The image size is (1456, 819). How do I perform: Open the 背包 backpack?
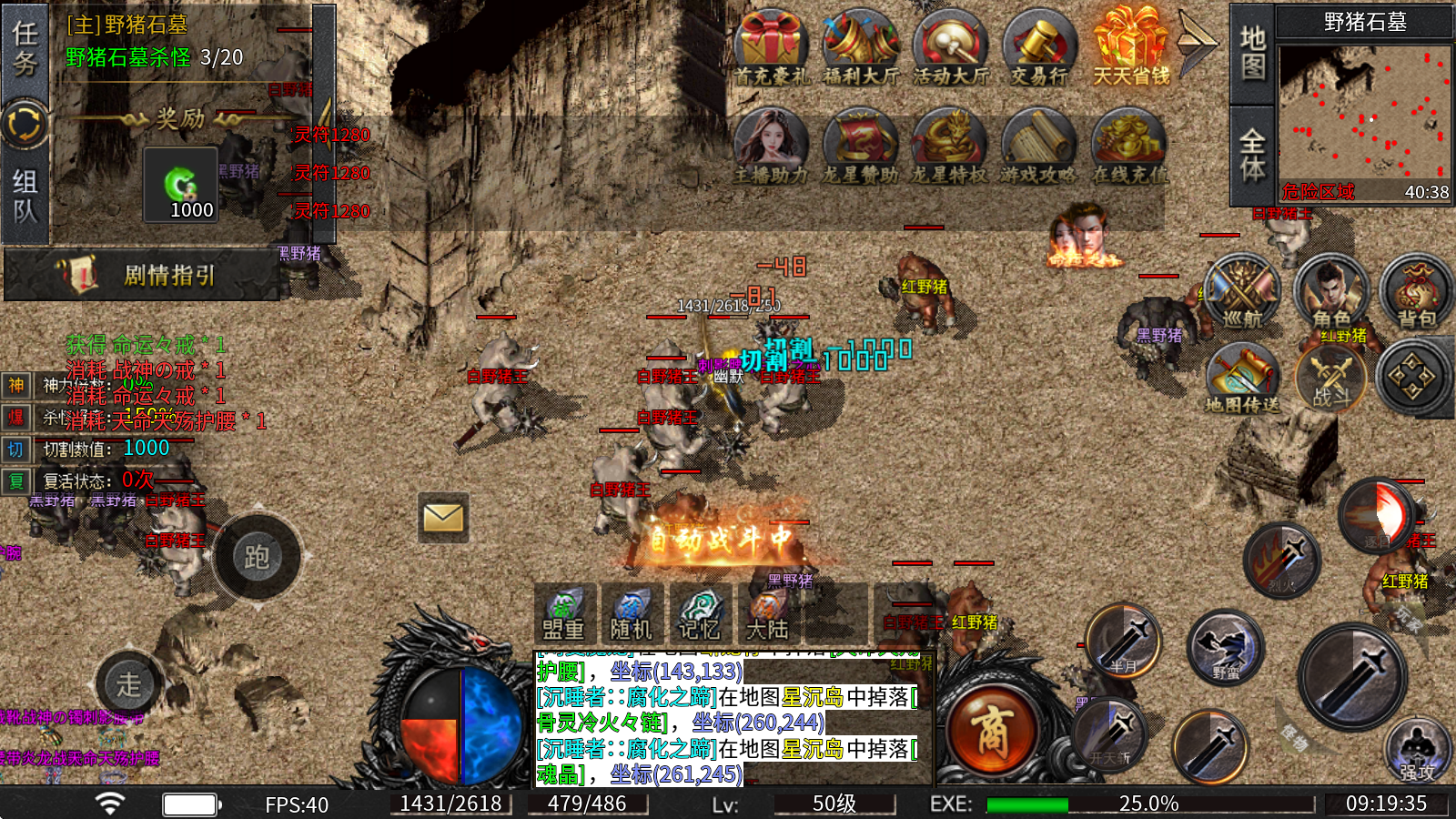(1416, 293)
